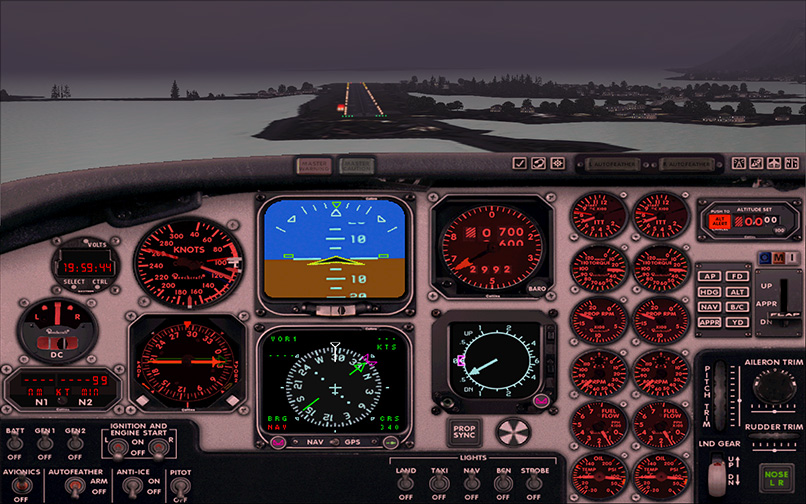Toggle the BATT battery switch

[17, 444]
